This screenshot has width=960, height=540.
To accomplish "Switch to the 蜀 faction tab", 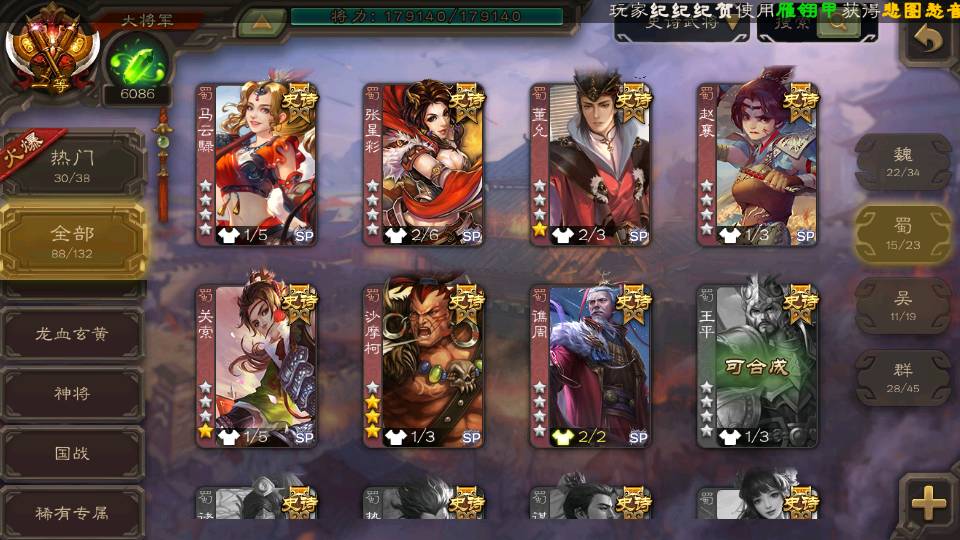I will tap(902, 232).
